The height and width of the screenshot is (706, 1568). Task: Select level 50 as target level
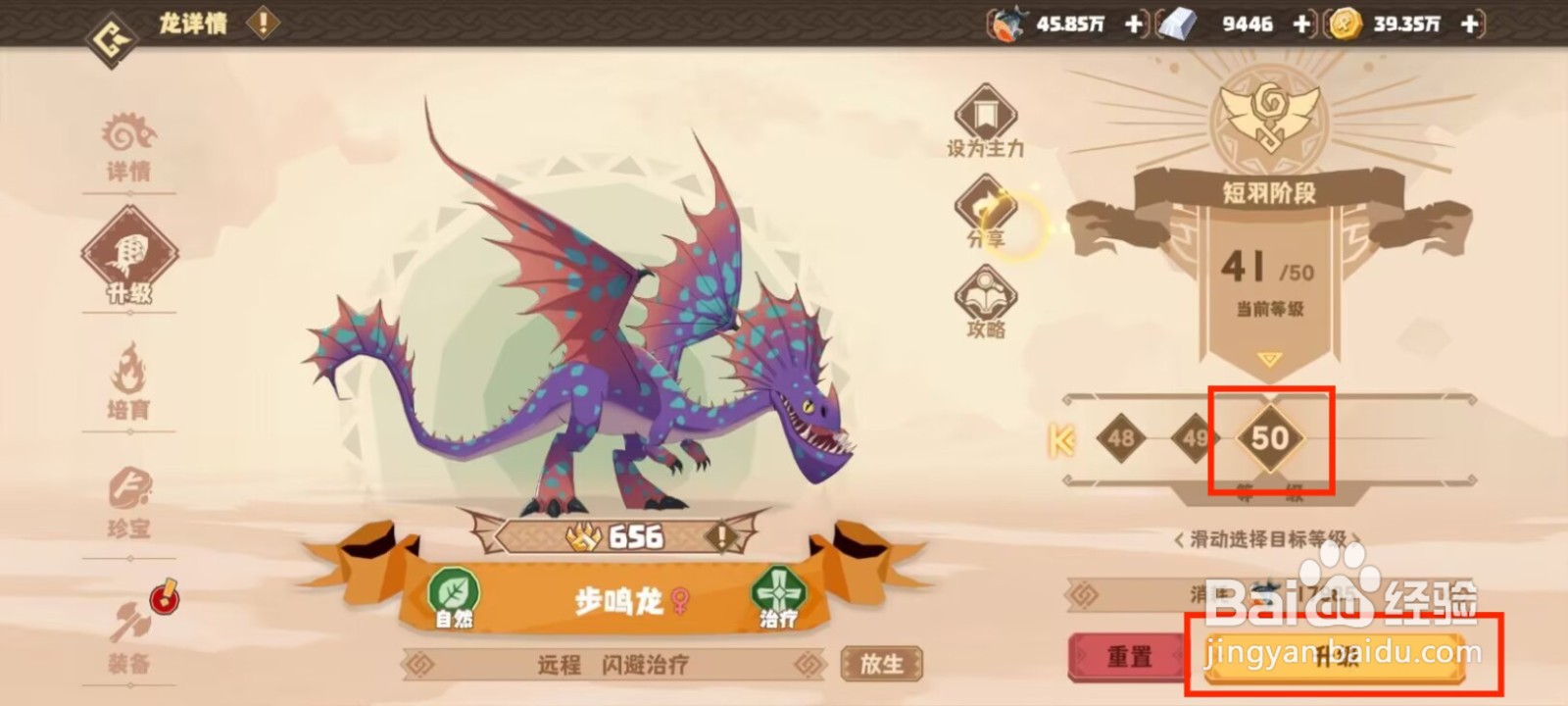click(1268, 440)
